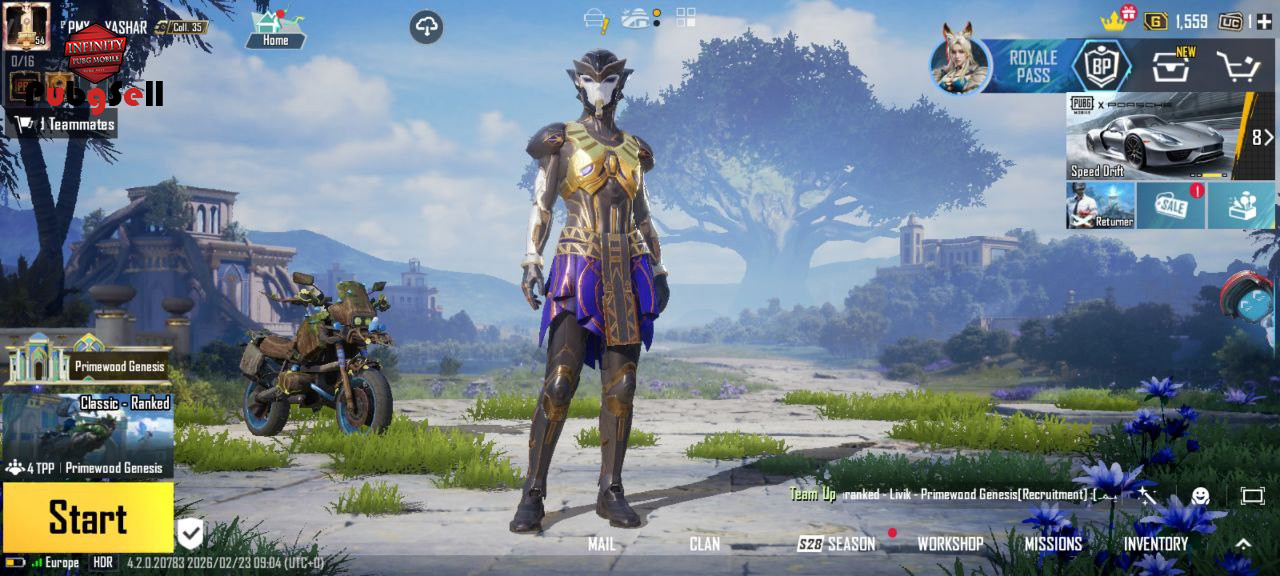Add UC with the plus button
Image resolution: width=1280 pixels, height=576 pixels.
point(1264,21)
